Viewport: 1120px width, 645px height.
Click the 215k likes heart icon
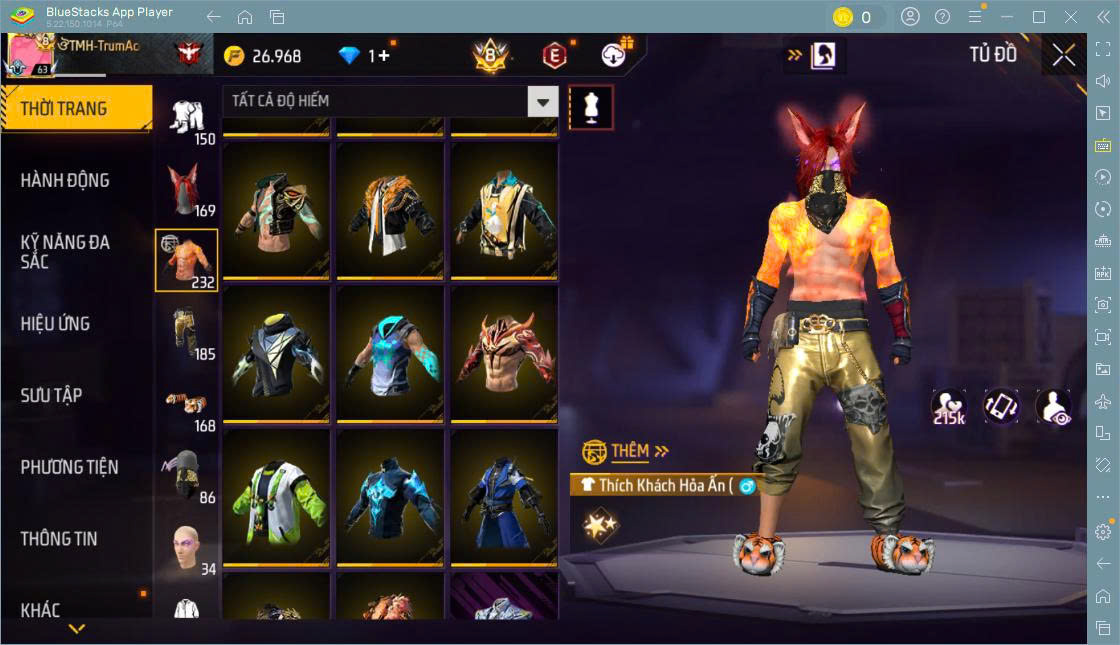pyautogui.click(x=947, y=406)
